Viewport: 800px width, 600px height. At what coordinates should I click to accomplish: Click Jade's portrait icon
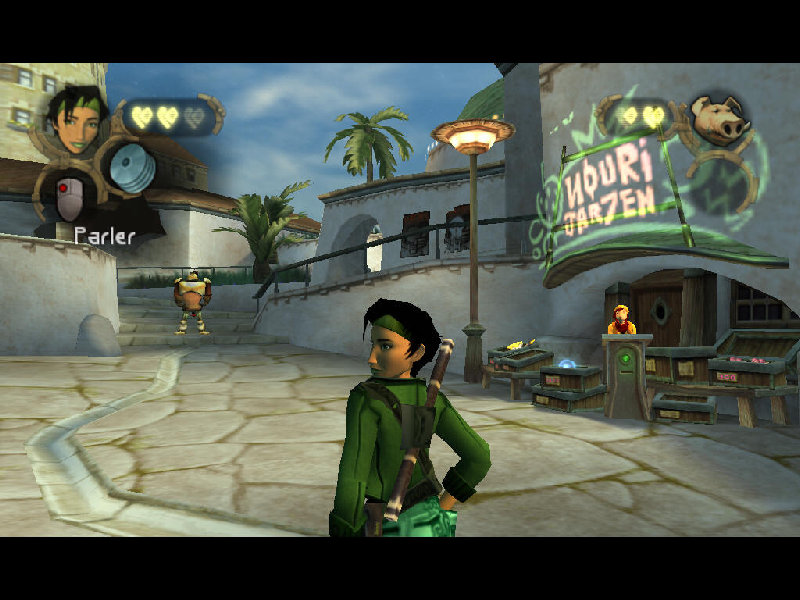(x=78, y=117)
